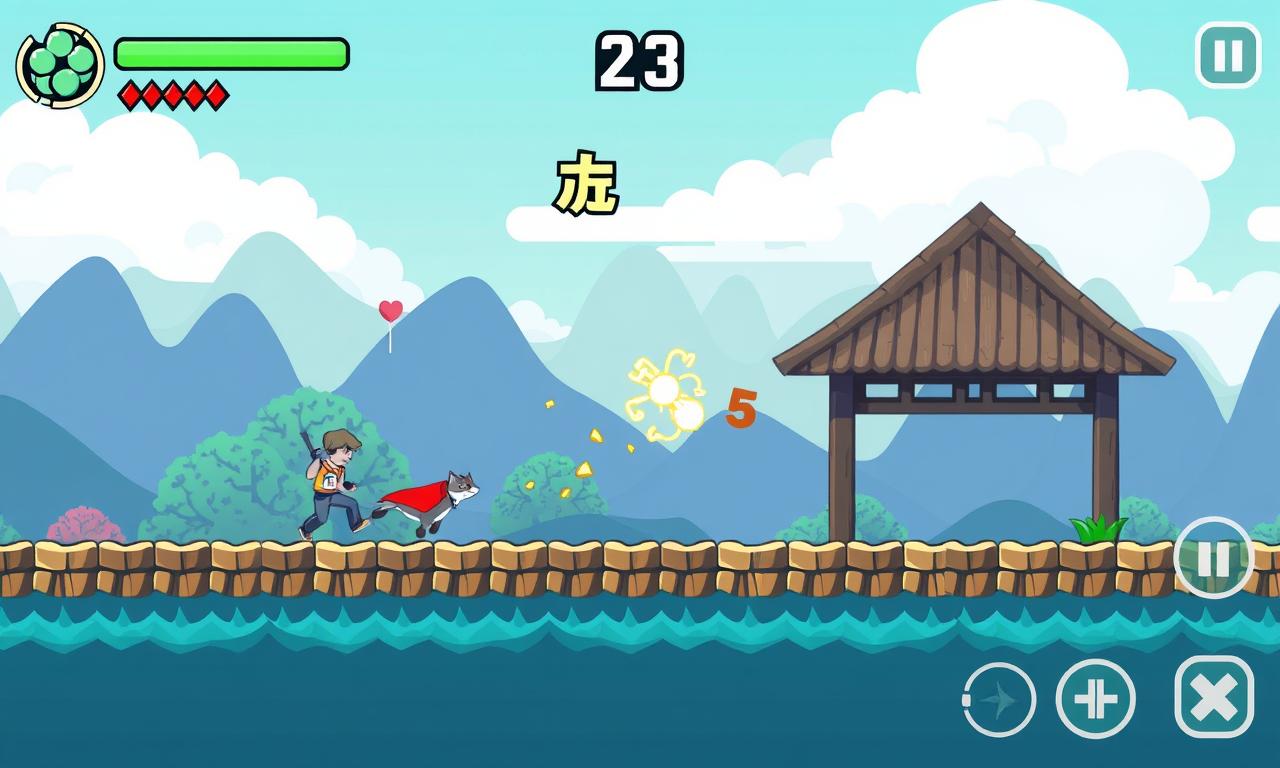Hit the square X action button
1280x768 pixels.
tap(1214, 697)
